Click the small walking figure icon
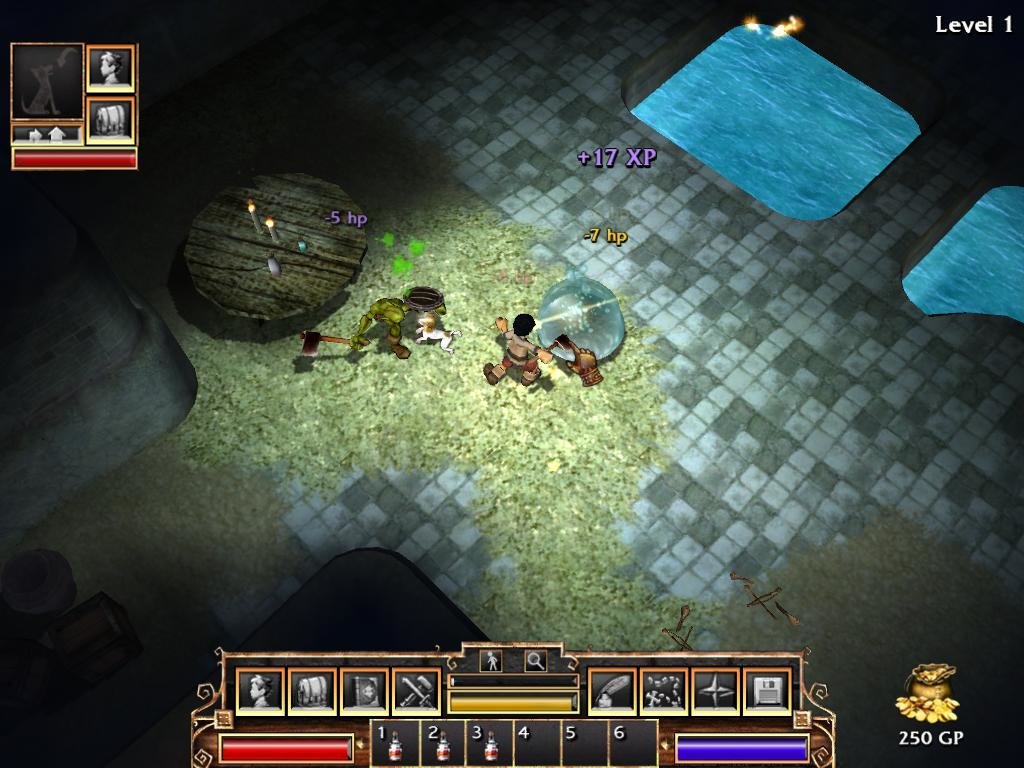Image resolution: width=1024 pixels, height=768 pixels. point(491,660)
